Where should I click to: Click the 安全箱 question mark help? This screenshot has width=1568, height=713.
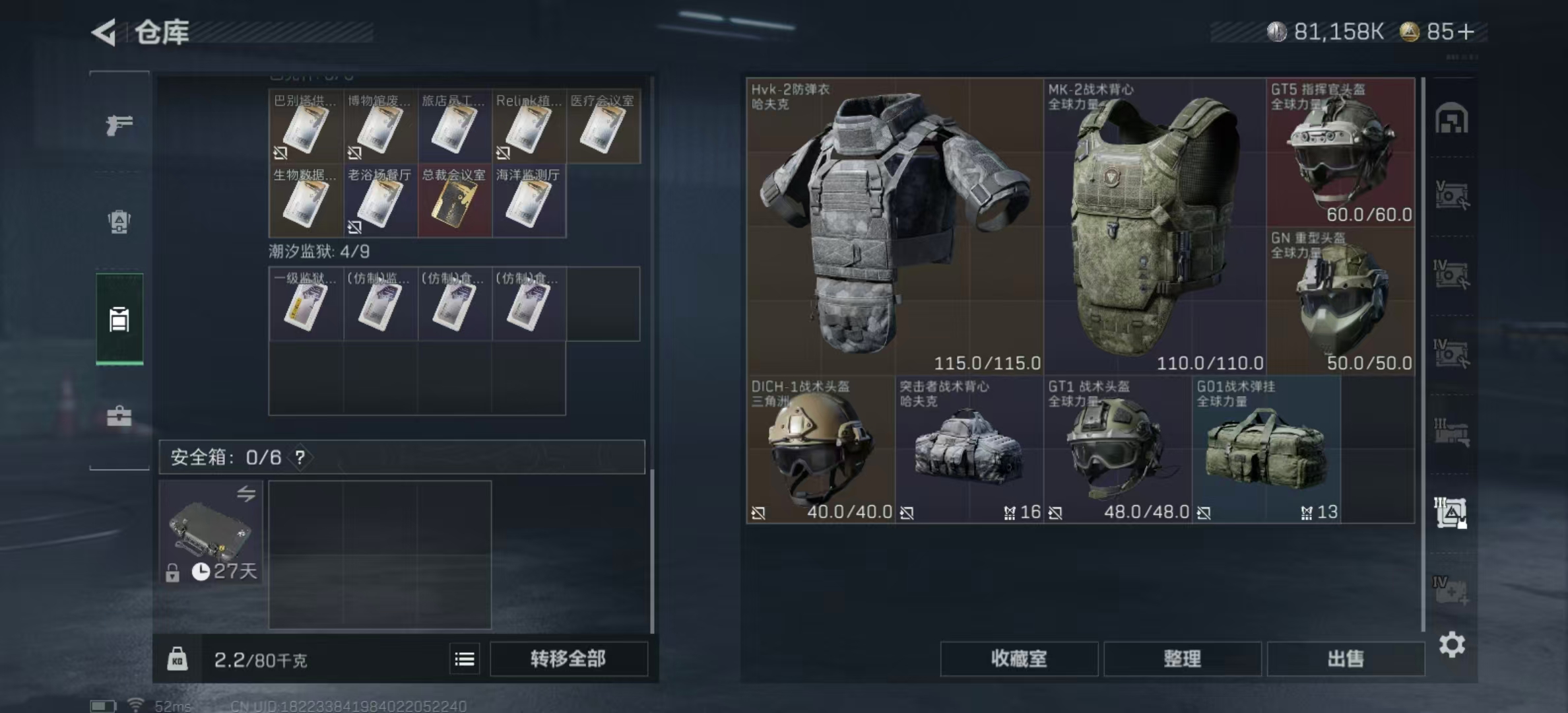(x=300, y=457)
